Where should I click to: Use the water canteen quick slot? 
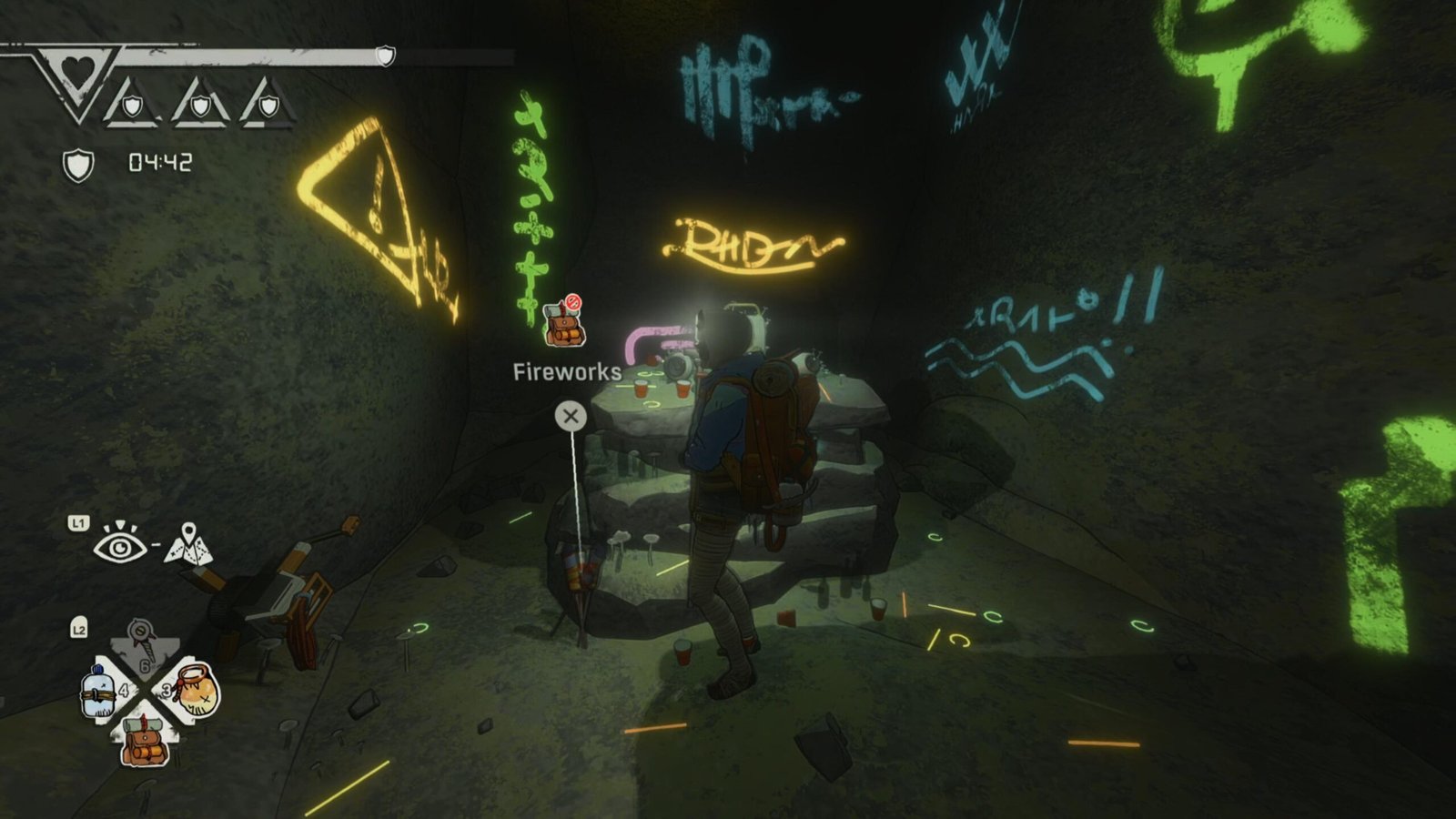click(98, 691)
